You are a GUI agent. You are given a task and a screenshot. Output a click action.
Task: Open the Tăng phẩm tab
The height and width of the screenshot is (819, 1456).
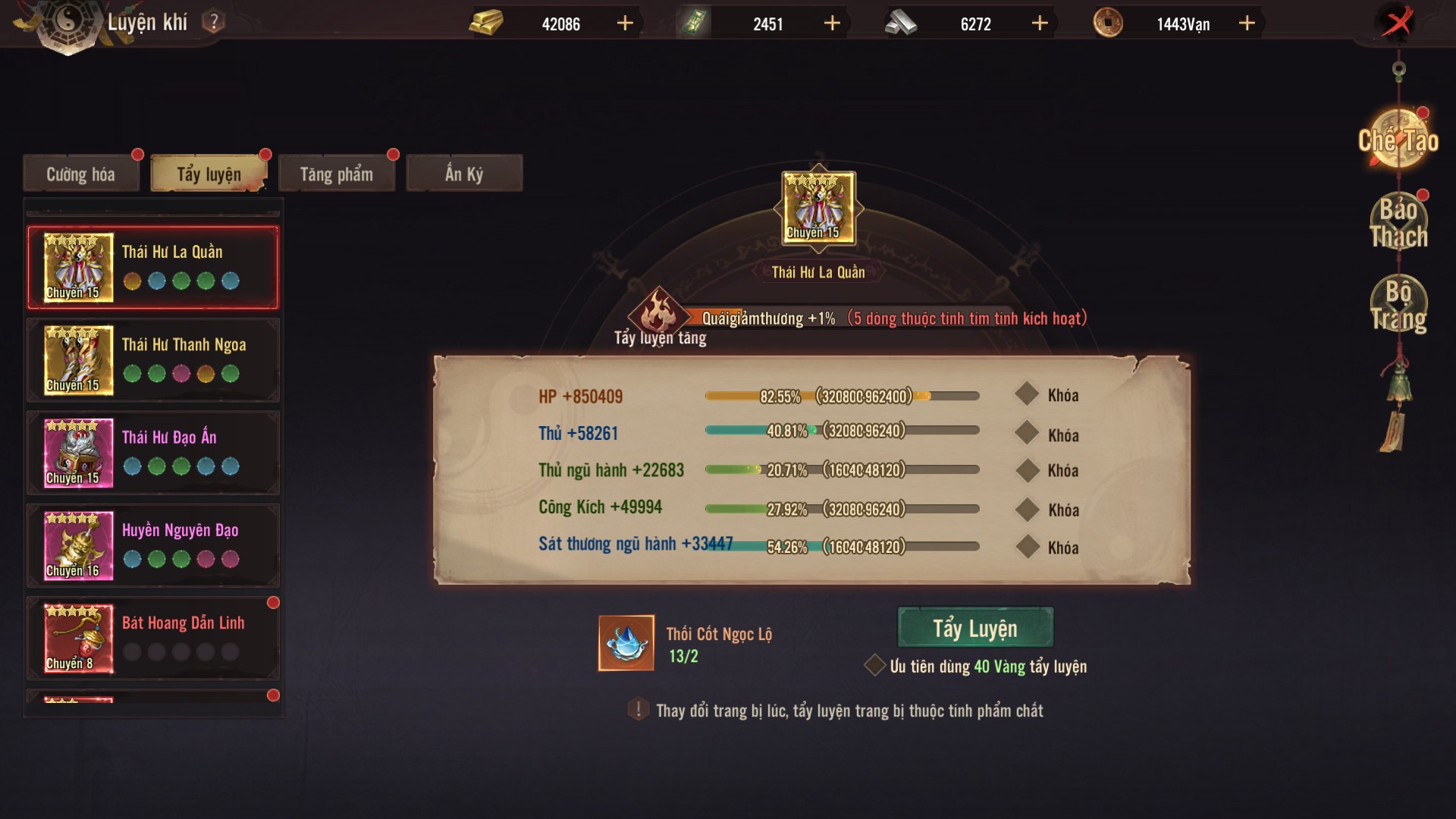(336, 174)
